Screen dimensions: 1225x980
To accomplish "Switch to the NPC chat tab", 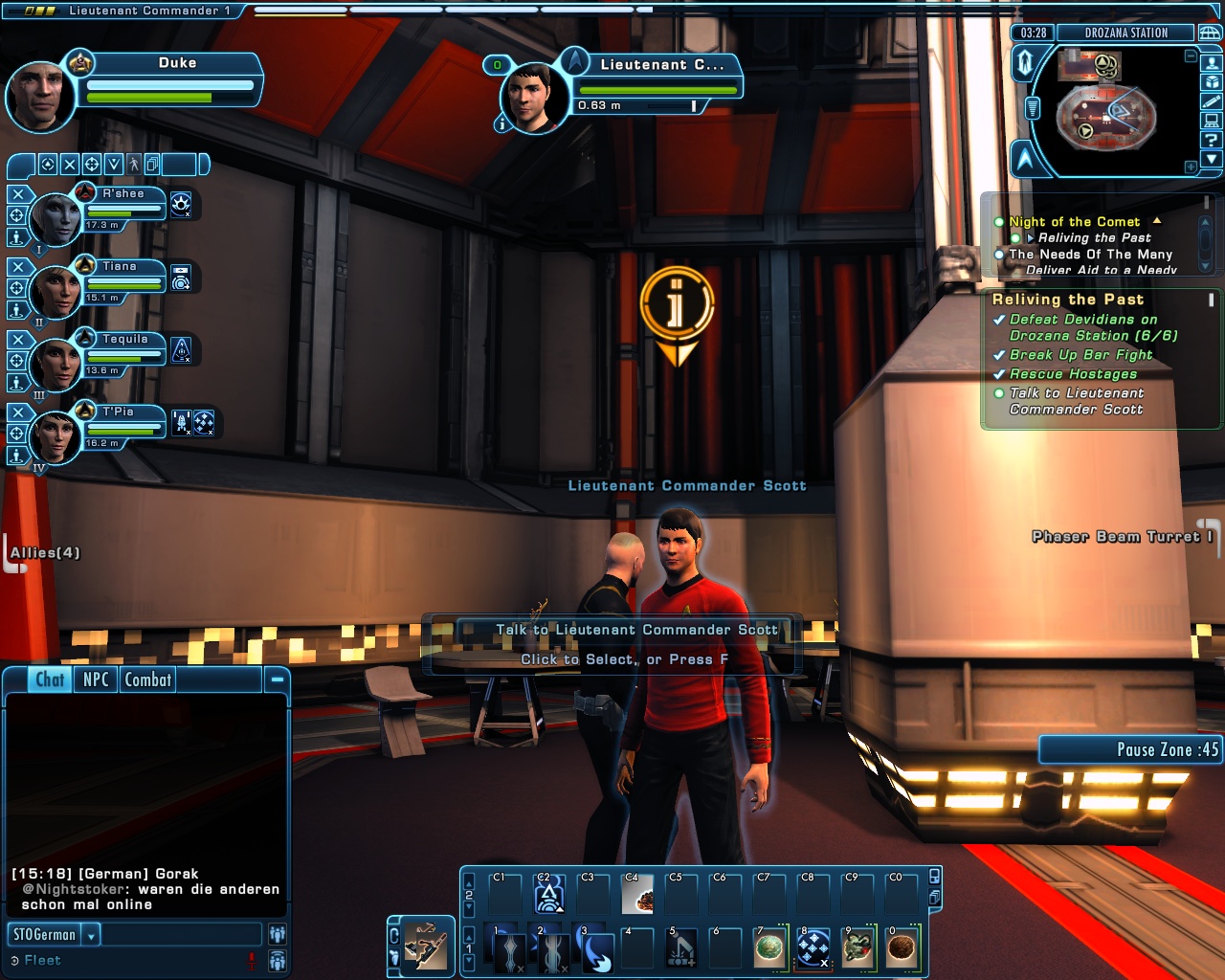I will point(96,679).
